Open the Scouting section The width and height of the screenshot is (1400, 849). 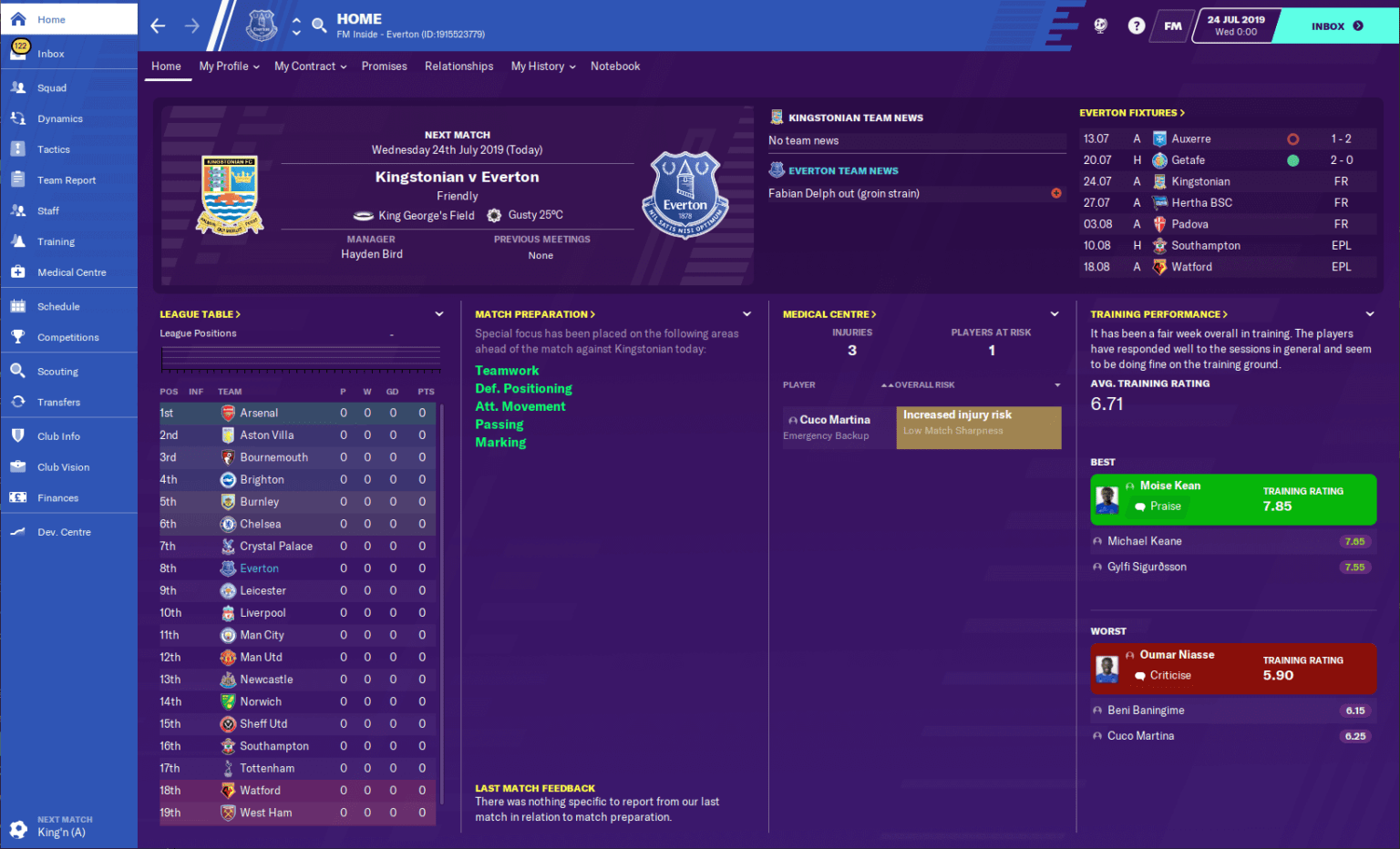pyautogui.click(x=57, y=371)
